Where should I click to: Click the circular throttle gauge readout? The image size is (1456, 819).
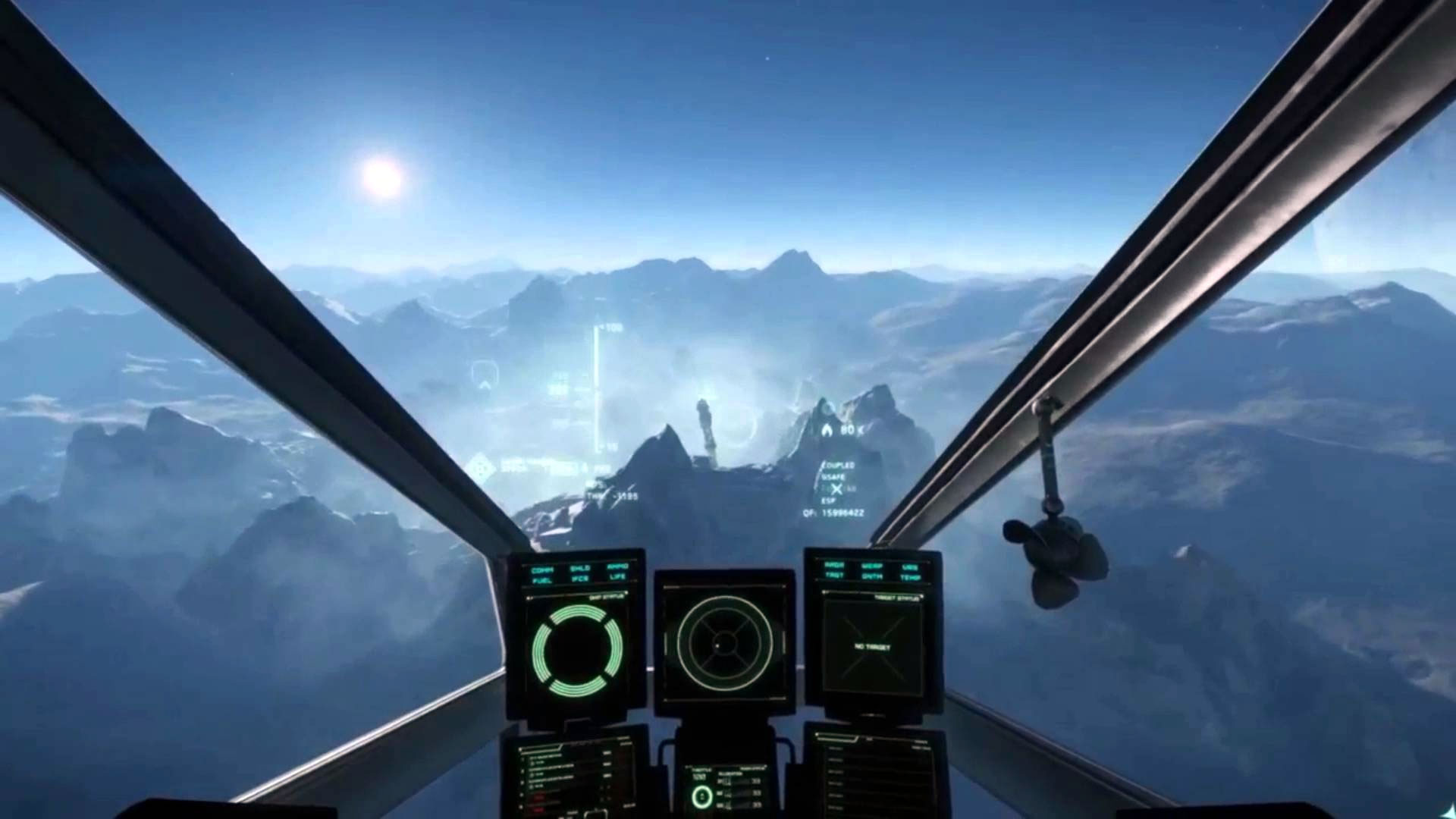pos(701,798)
